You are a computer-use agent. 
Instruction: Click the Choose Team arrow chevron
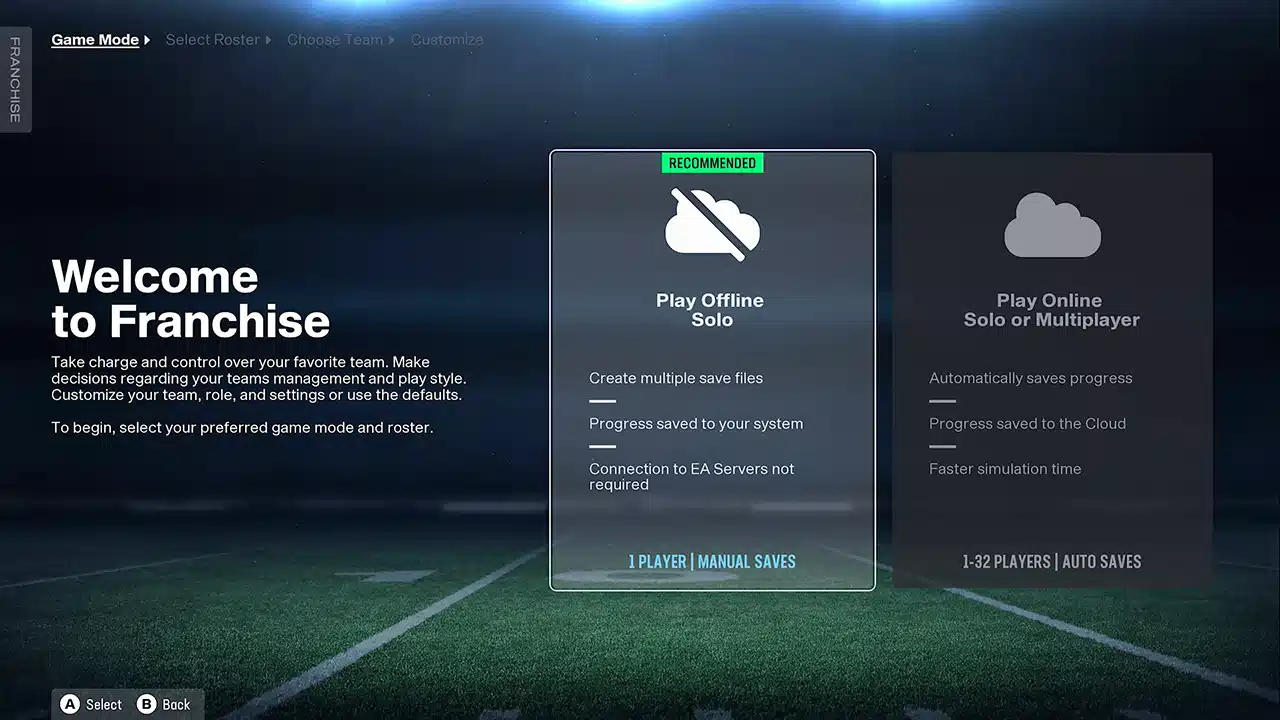pyautogui.click(x=390, y=40)
